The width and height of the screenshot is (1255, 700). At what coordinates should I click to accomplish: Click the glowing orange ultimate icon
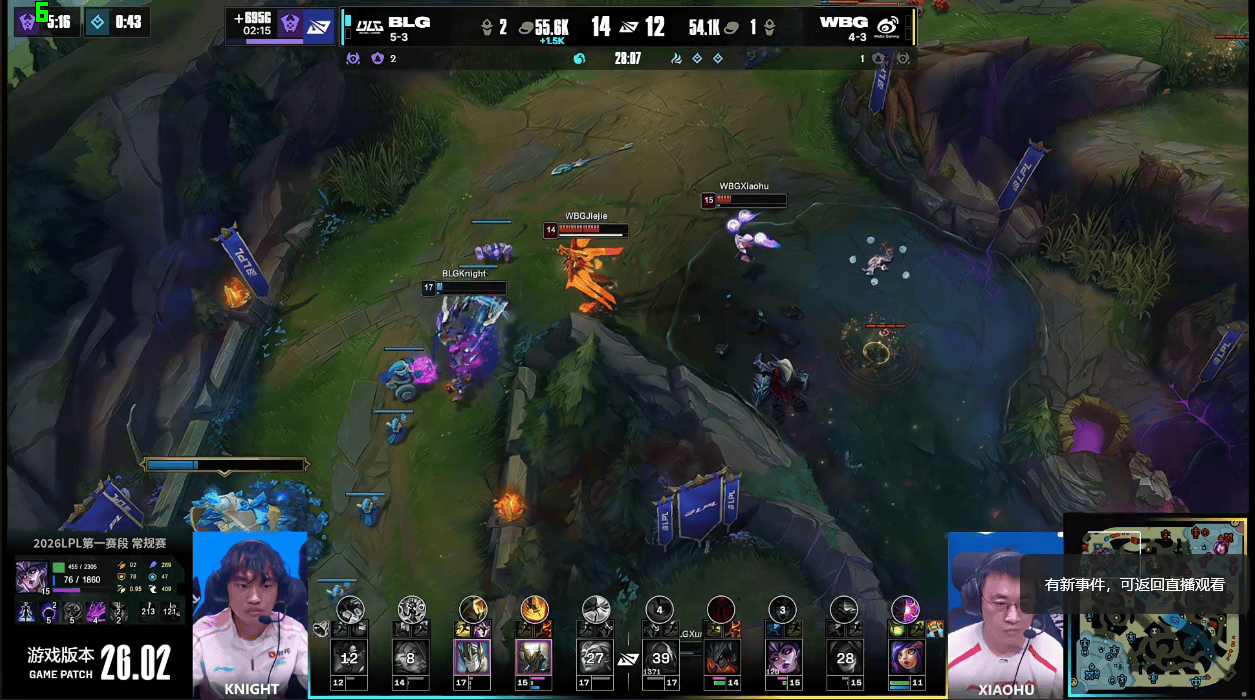534,608
